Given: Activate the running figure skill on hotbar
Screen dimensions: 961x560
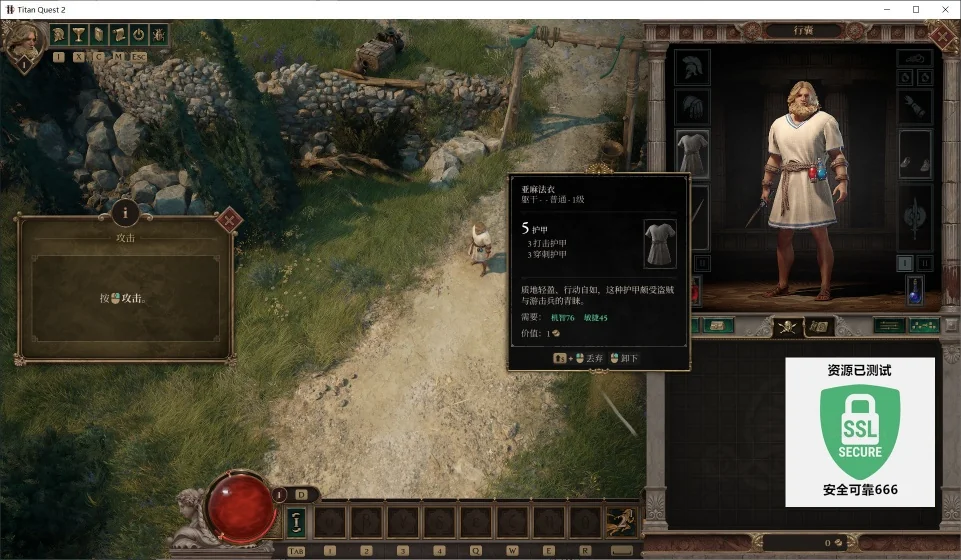Looking at the screenshot, I should point(620,521).
